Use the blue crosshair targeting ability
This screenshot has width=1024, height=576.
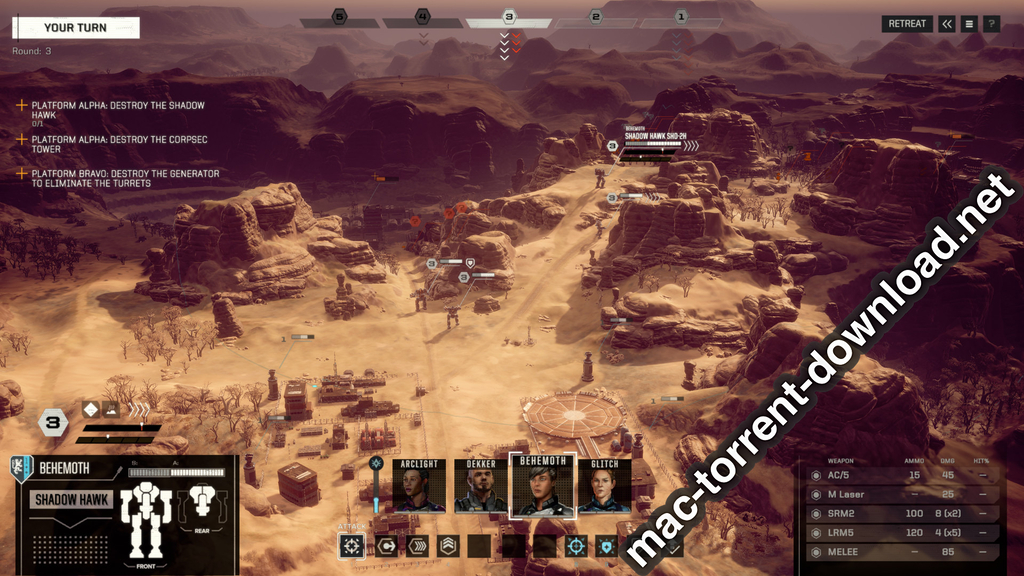click(576, 546)
